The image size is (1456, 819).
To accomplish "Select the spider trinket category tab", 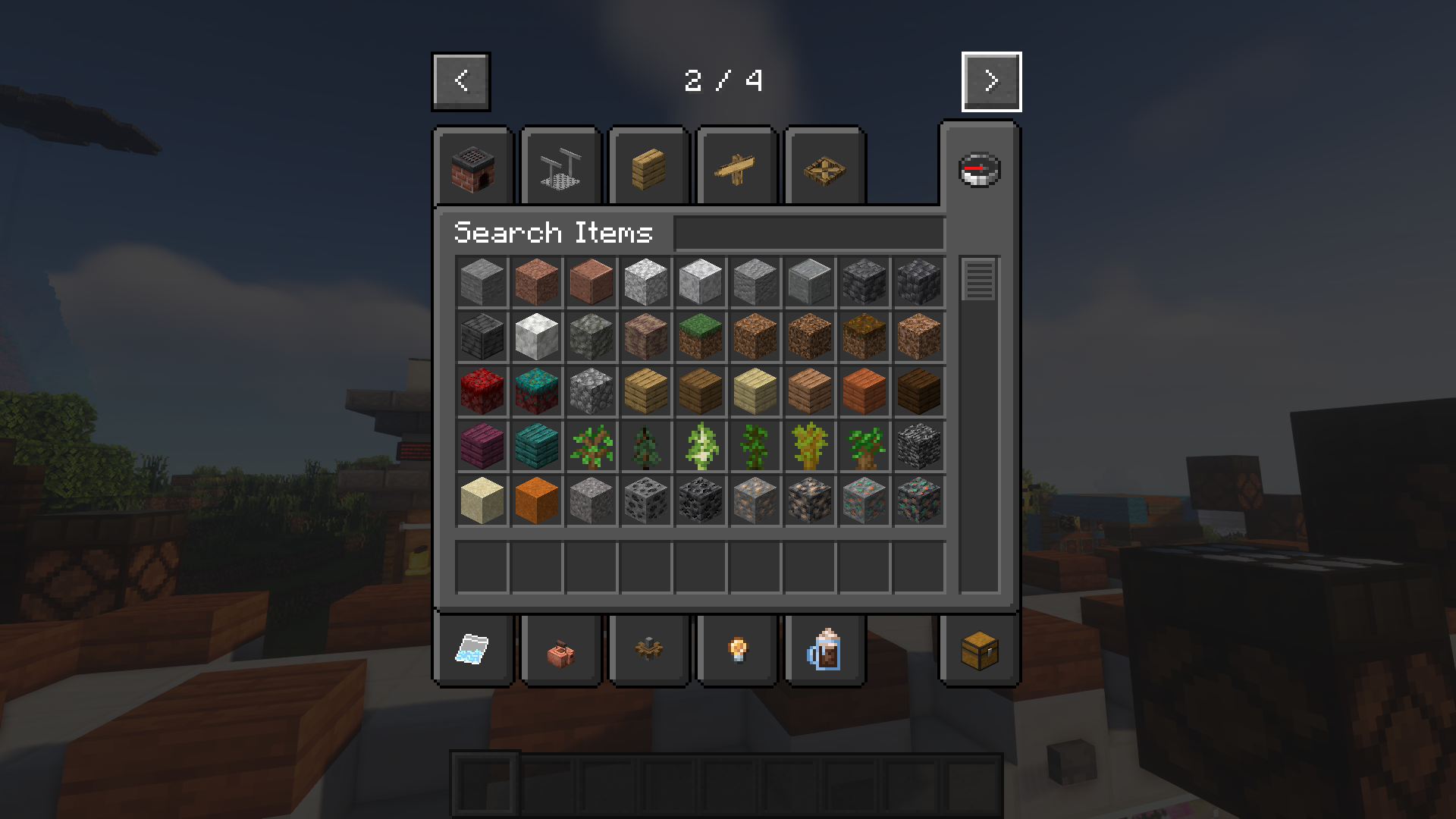I will click(x=648, y=650).
